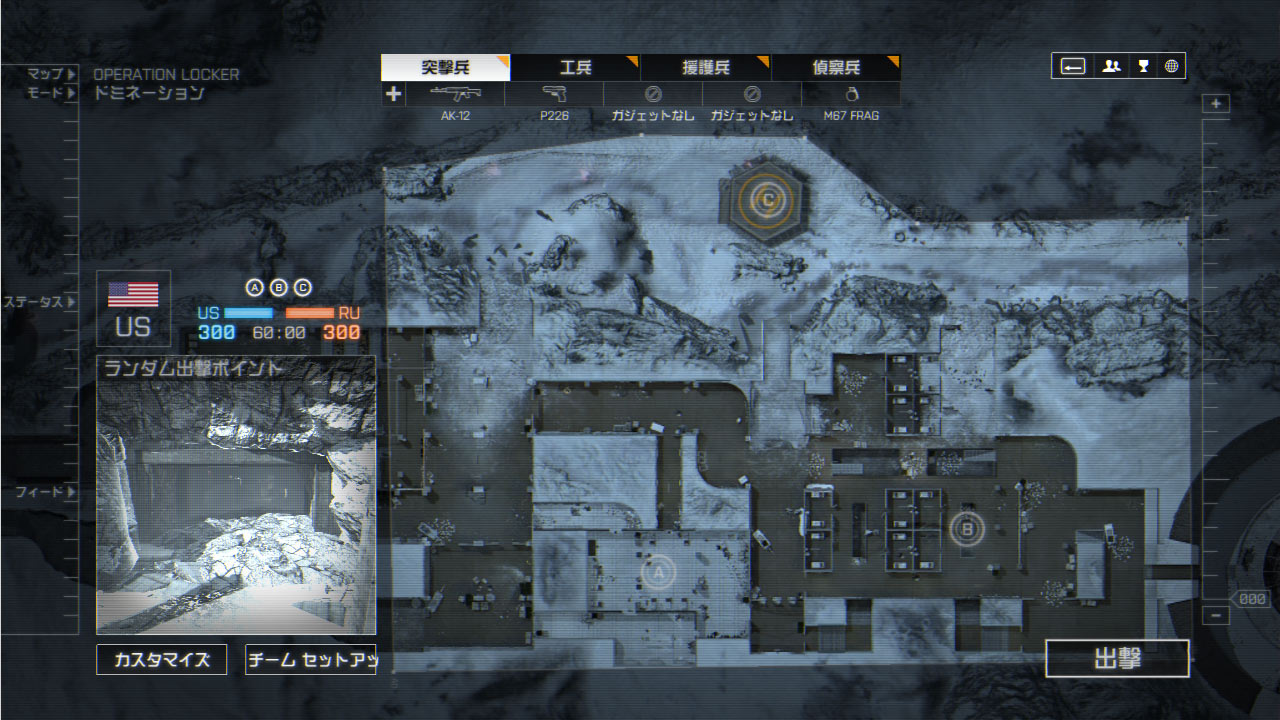1280x720 pixels.
Task: Open the globe icon menu
Action: [x=1171, y=66]
